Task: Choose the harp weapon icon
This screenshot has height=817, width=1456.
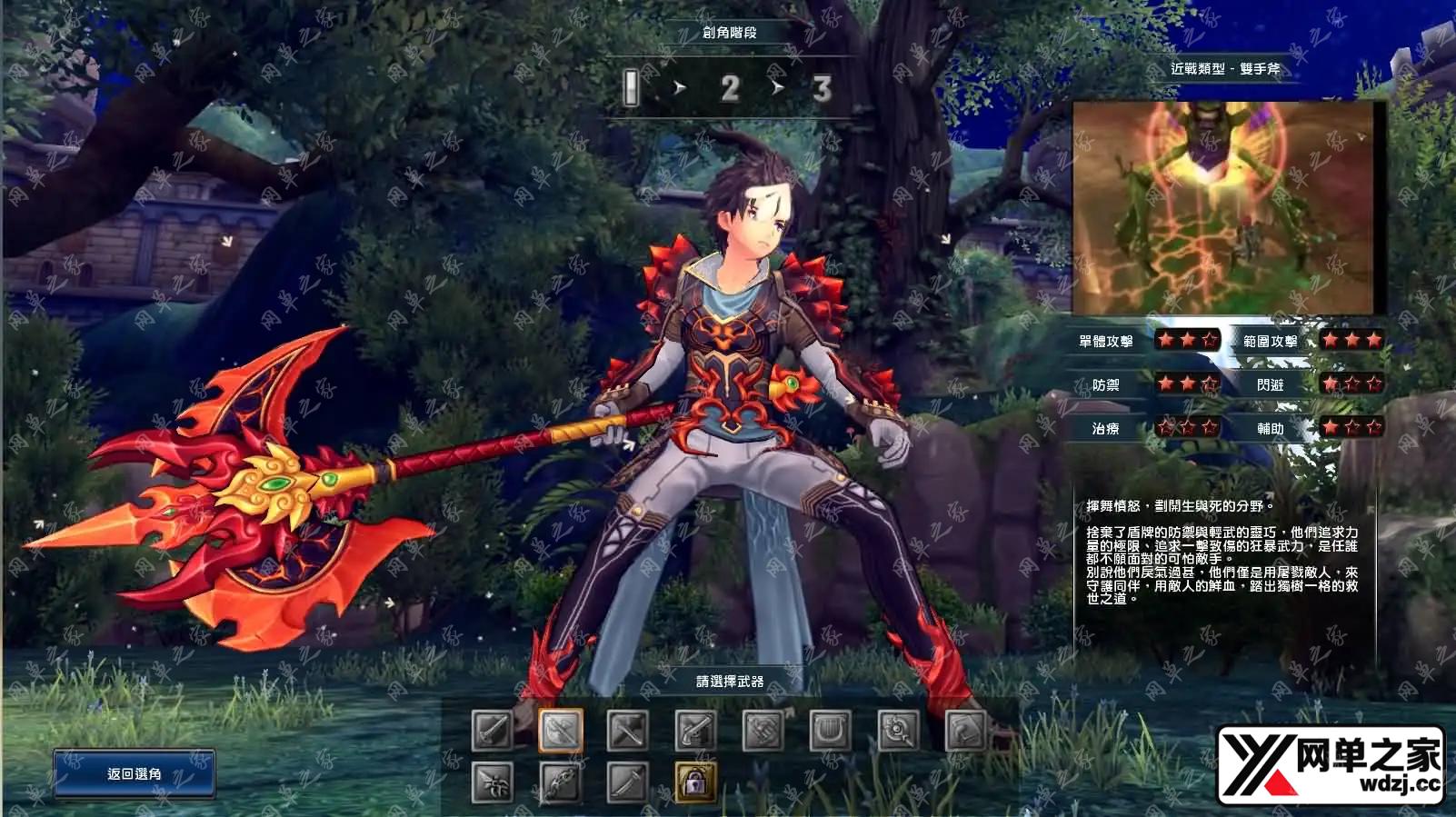Action: coord(831,730)
